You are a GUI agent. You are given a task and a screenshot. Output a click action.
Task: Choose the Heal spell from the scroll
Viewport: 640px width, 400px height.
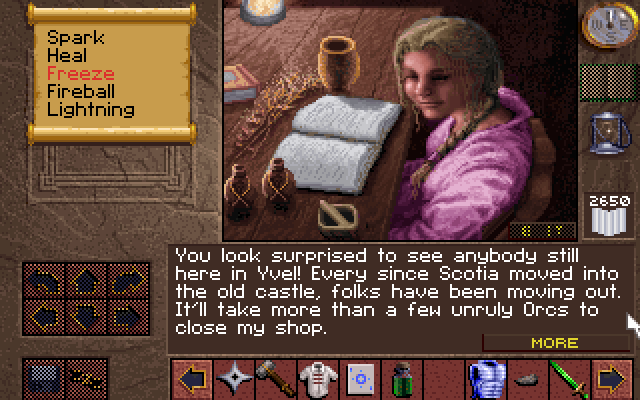66,56
